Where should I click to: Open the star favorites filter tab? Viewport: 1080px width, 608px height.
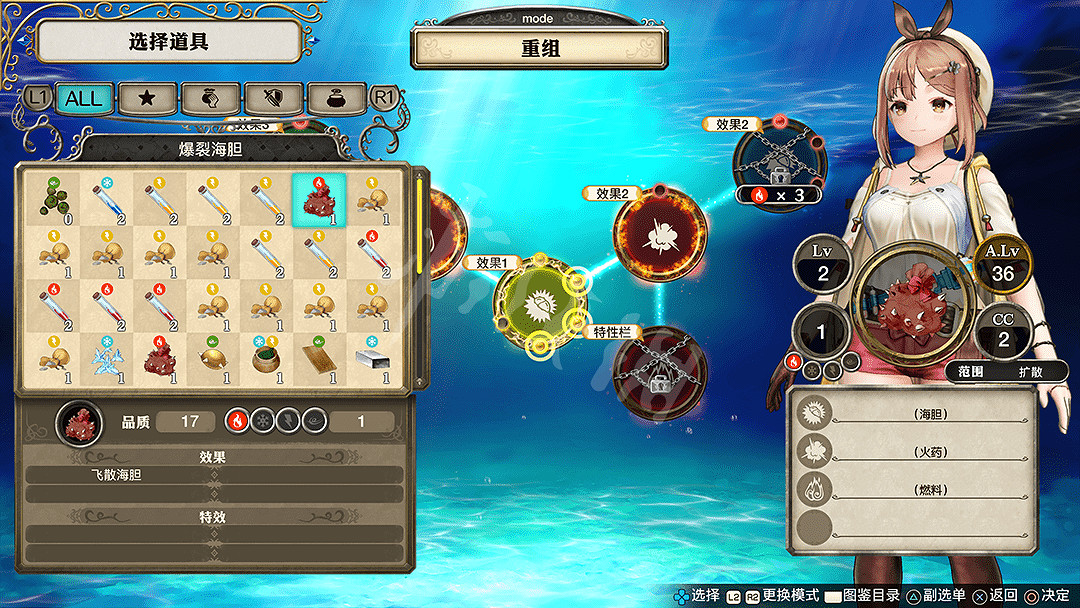click(148, 97)
